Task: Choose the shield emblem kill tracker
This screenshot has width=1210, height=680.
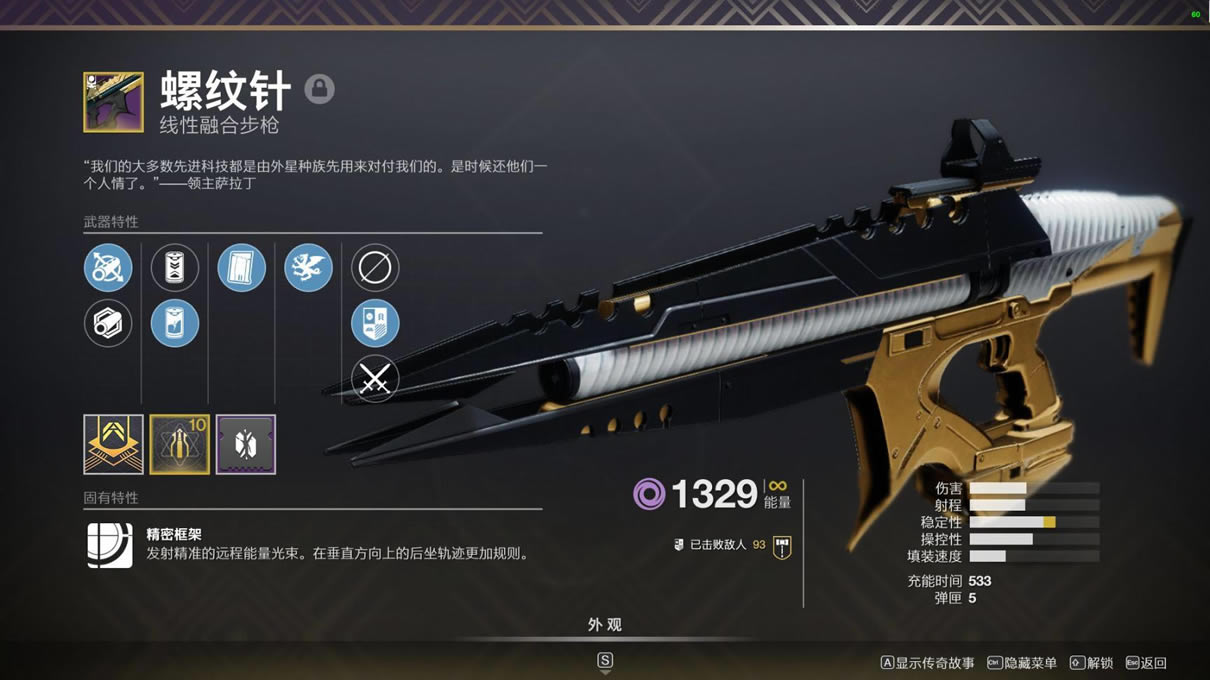Action: point(375,324)
